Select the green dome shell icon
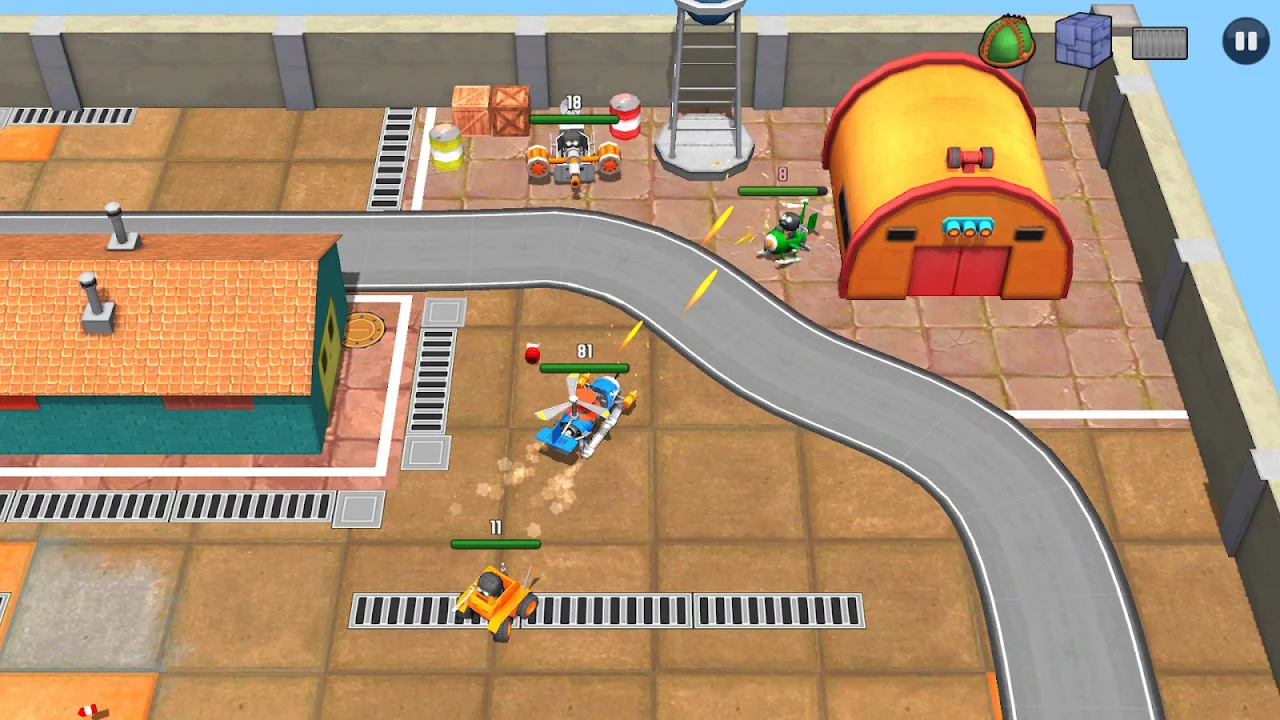The height and width of the screenshot is (720, 1280). [x=1009, y=42]
